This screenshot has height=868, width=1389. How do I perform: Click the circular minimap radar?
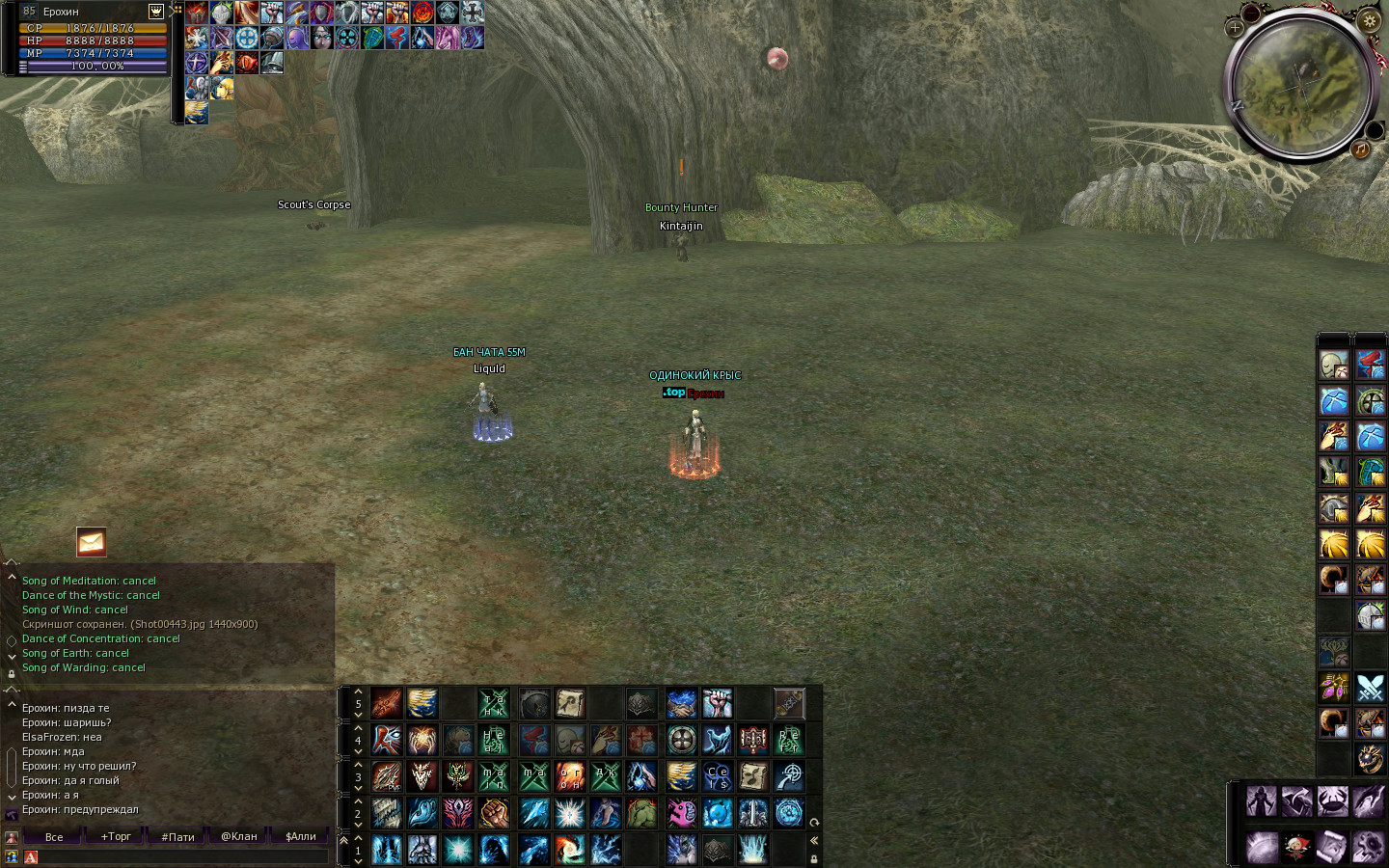(x=1301, y=87)
